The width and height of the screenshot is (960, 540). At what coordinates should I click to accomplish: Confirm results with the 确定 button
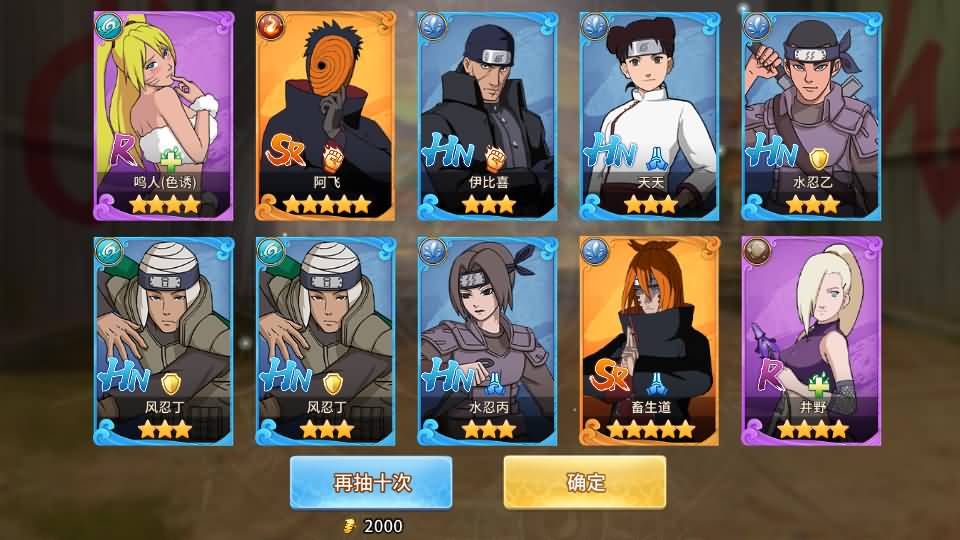pos(585,482)
